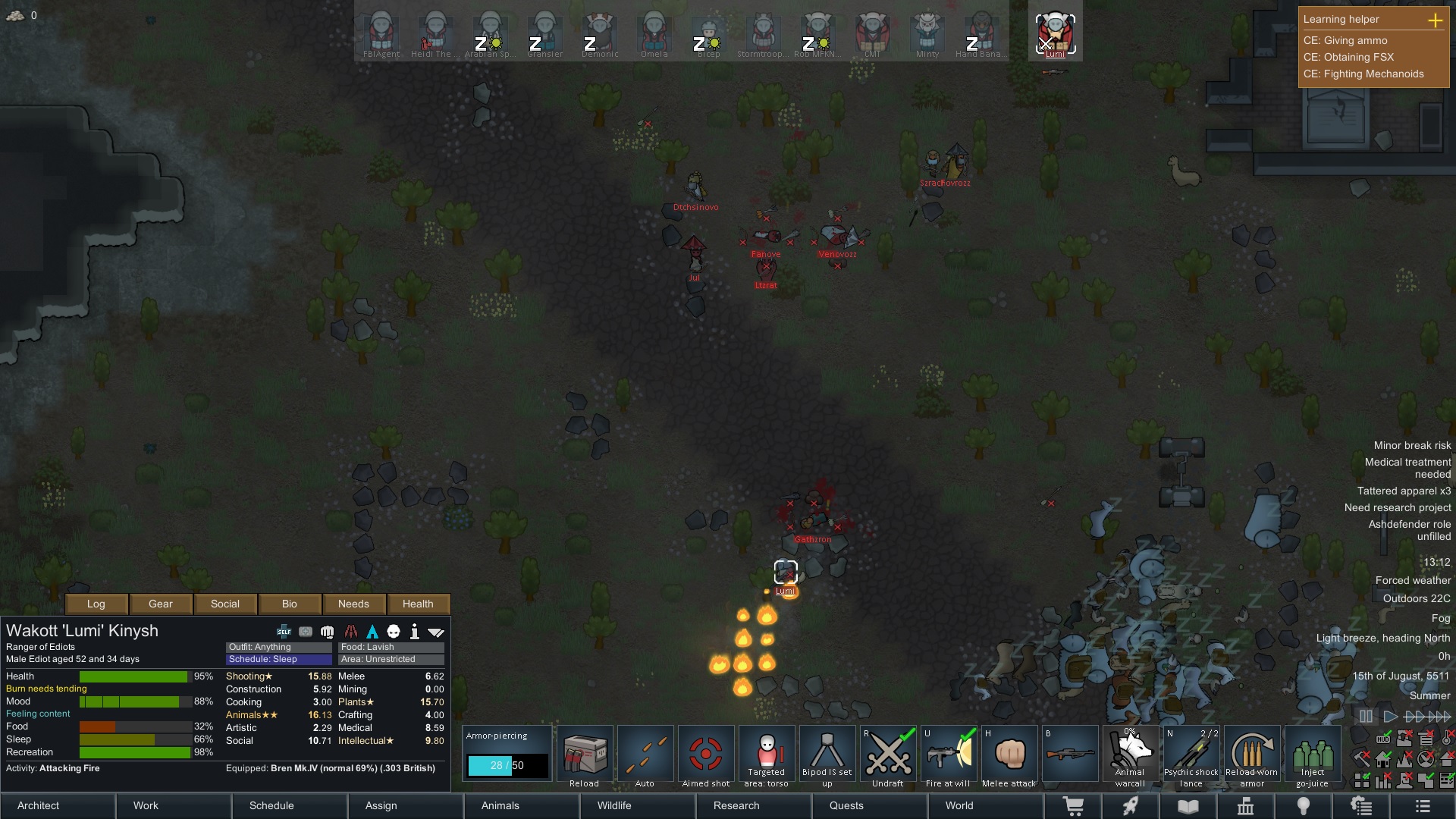1456x819 pixels.
Task: Activate the Psychic shock lance
Action: pos(1191,753)
